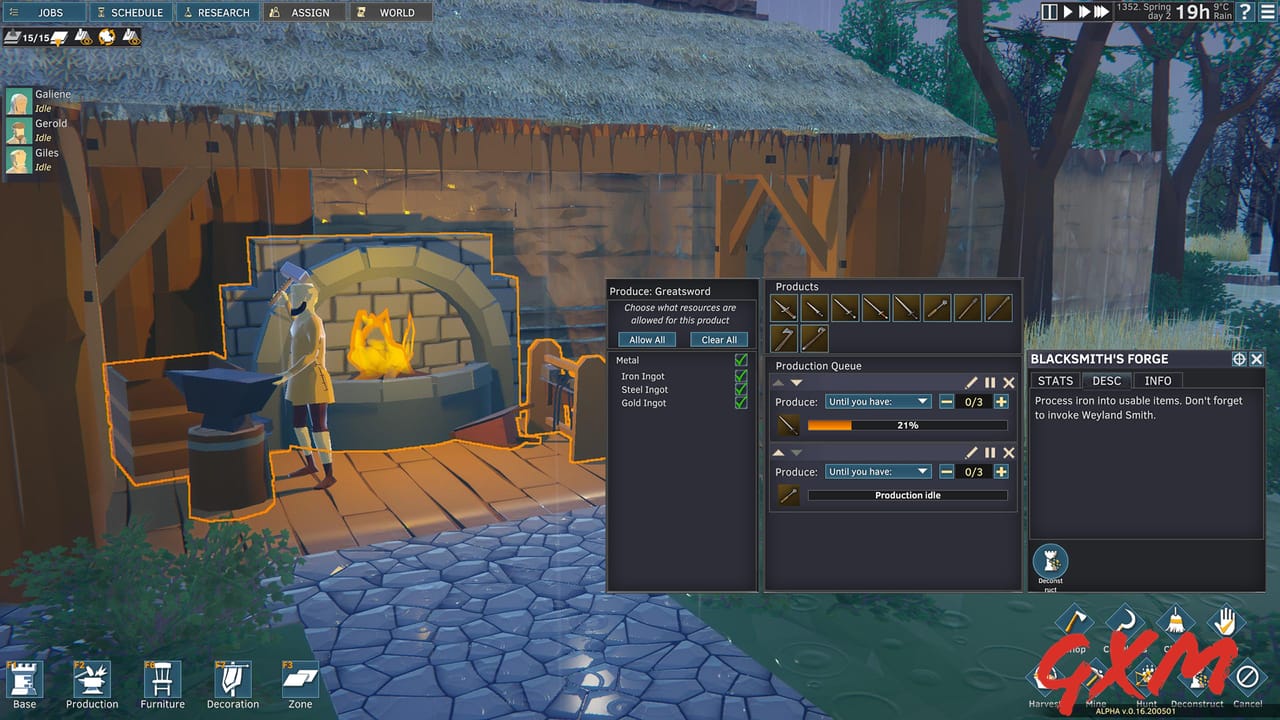Click the Deconstruct icon in Blacksmith's Forge panel
The height and width of the screenshot is (720, 1280).
point(1050,563)
